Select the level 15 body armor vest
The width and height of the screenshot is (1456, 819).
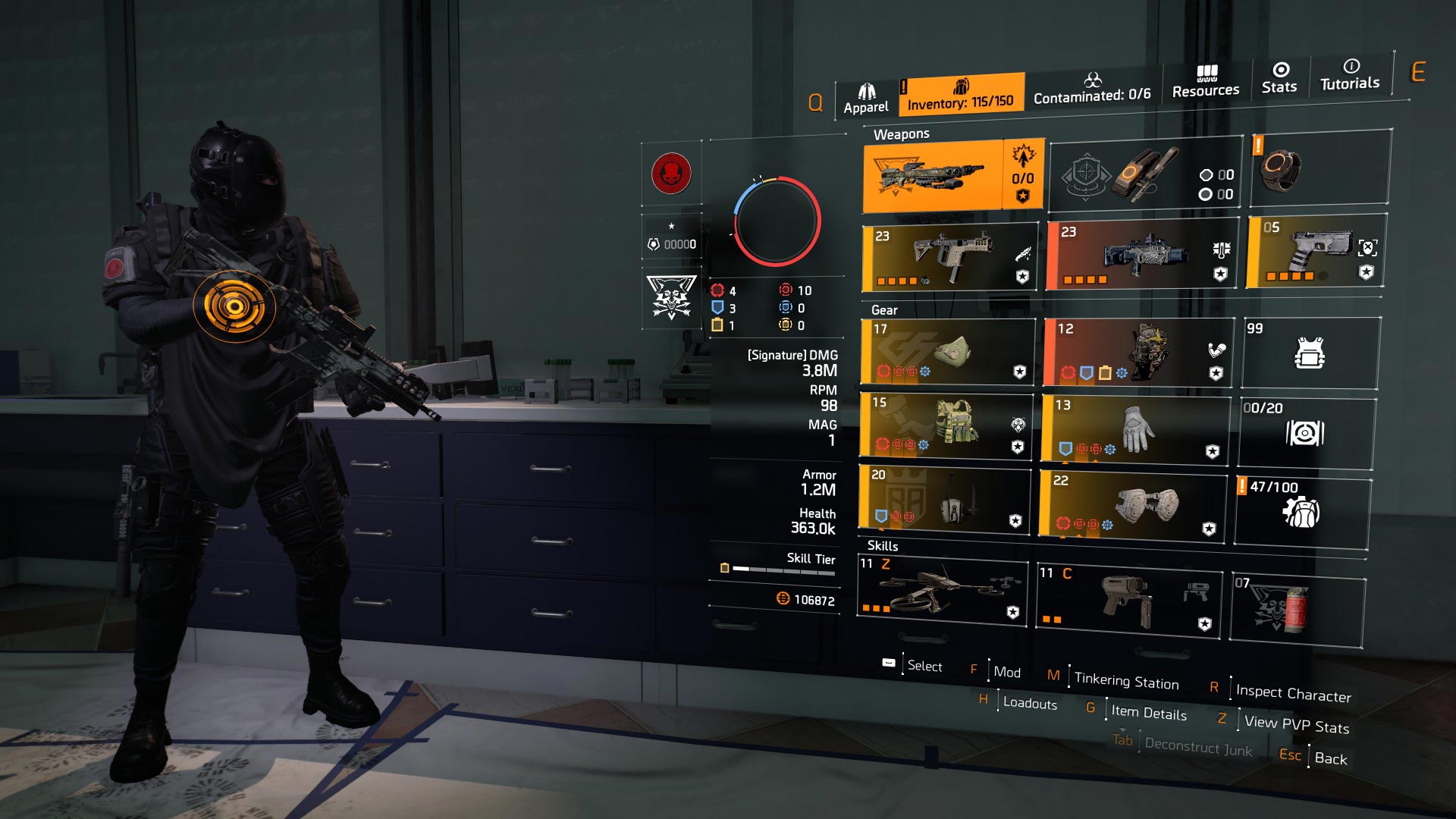(946, 425)
